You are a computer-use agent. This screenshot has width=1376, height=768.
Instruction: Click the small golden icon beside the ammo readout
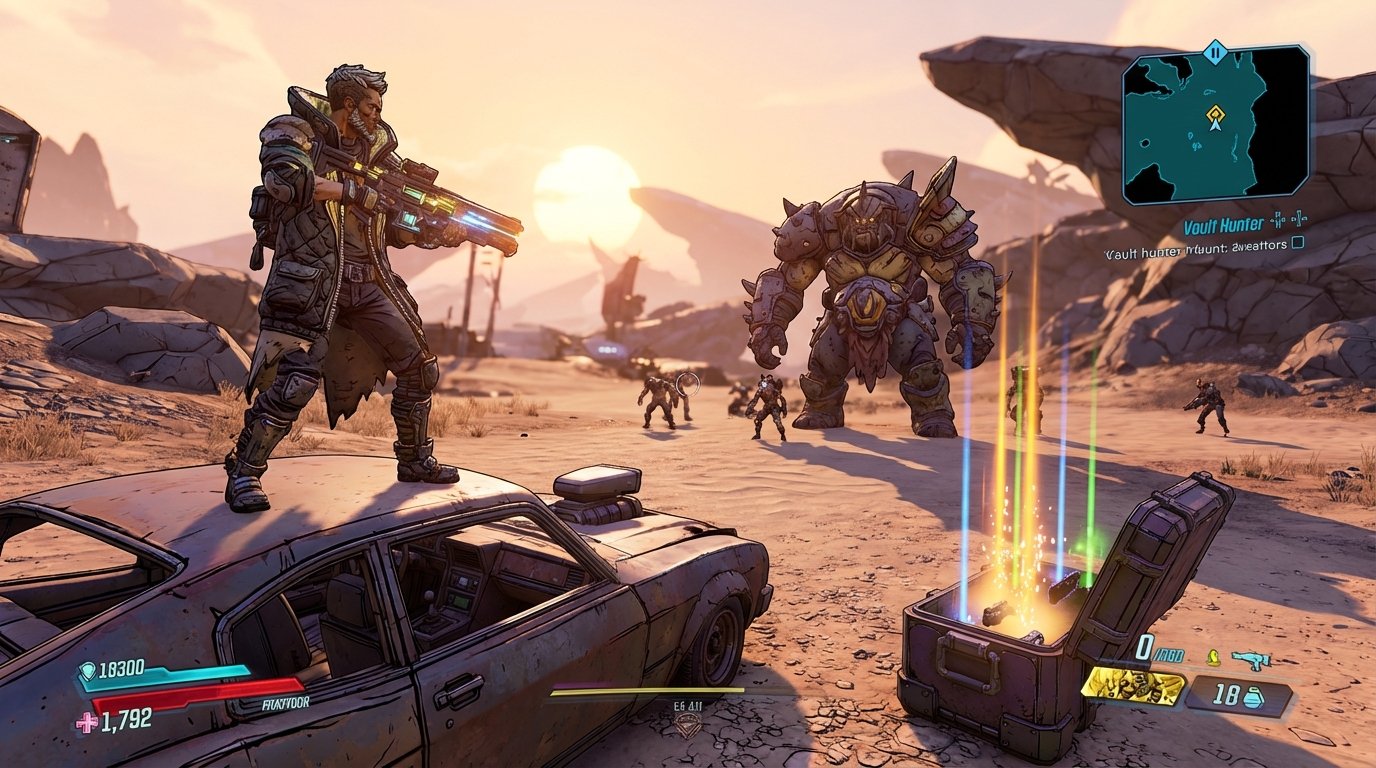click(1213, 658)
